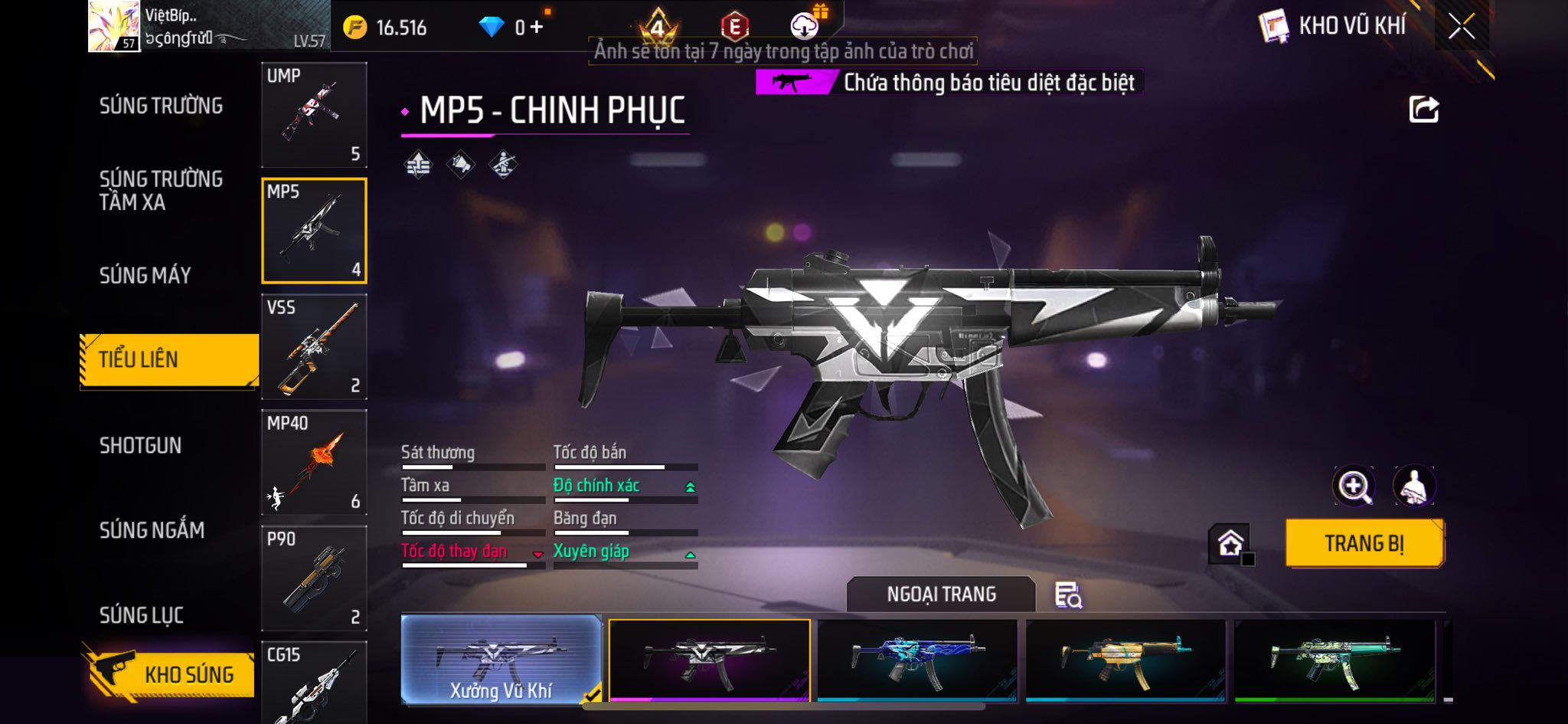This screenshot has height=724, width=1568.
Task: Open the Ngoại Trang tab
Action: (x=941, y=594)
